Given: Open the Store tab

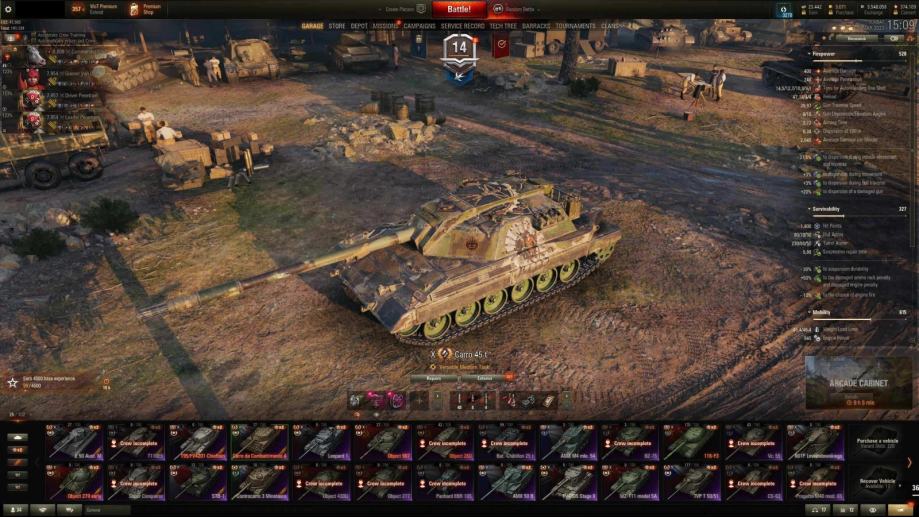Looking at the screenshot, I should 337,26.
